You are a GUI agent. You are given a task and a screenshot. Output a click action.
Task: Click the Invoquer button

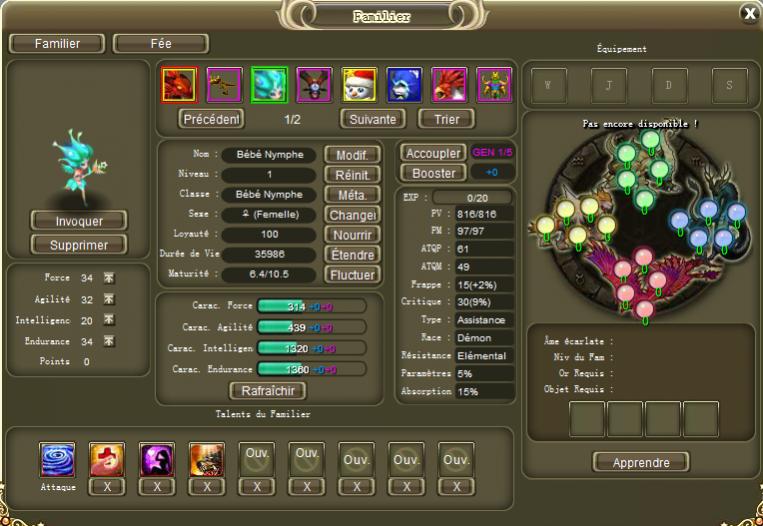tap(79, 221)
